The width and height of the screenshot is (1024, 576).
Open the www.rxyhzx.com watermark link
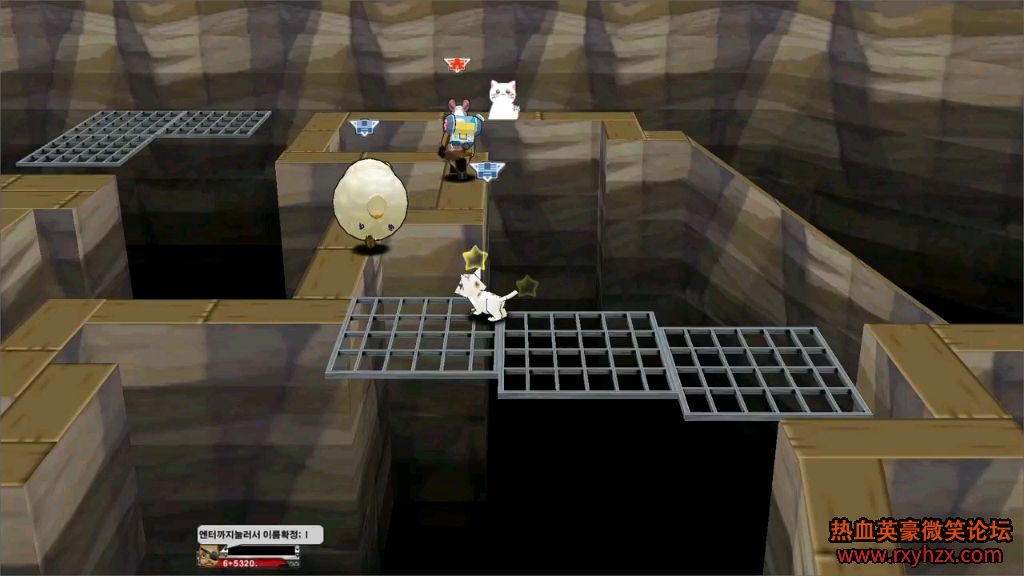coord(918,555)
